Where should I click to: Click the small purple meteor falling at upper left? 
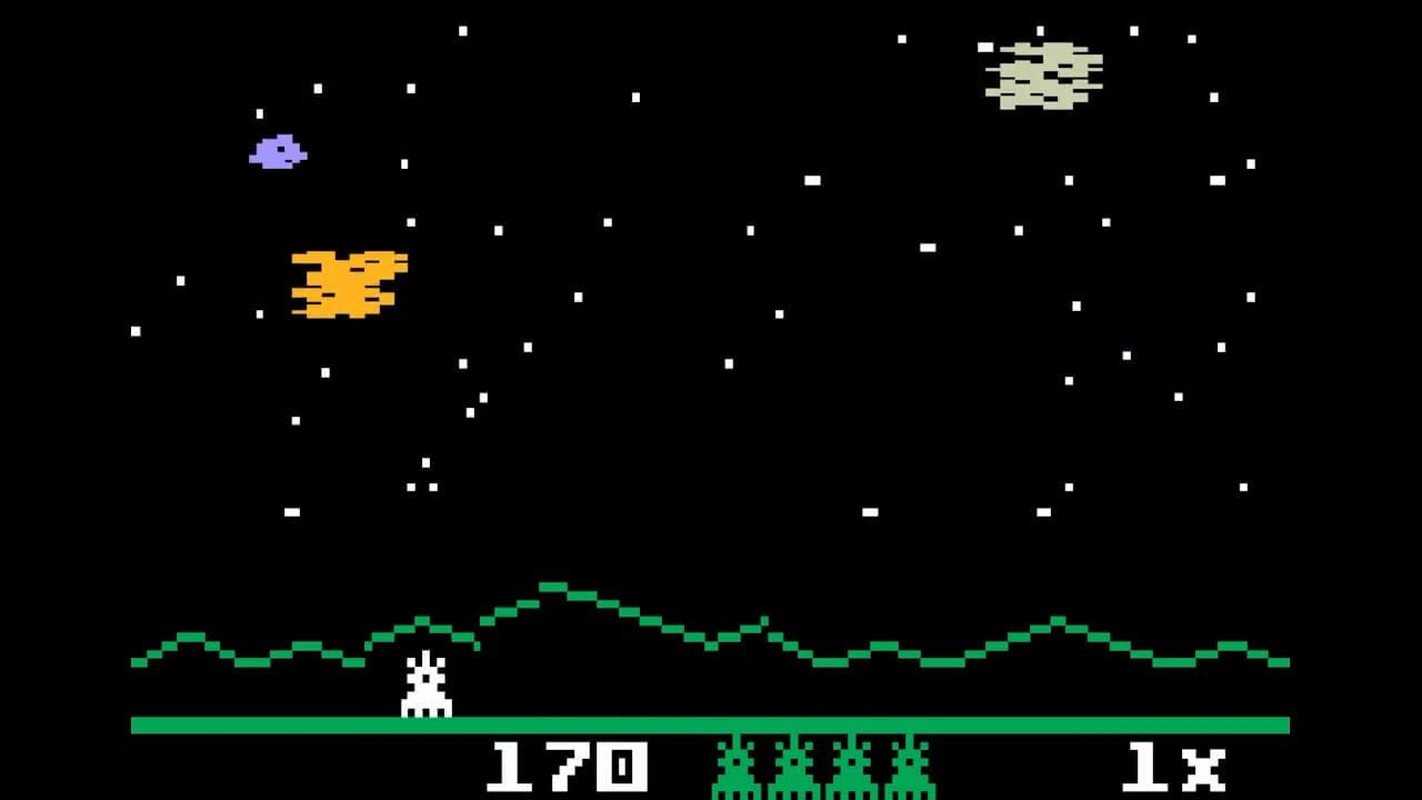click(x=277, y=152)
